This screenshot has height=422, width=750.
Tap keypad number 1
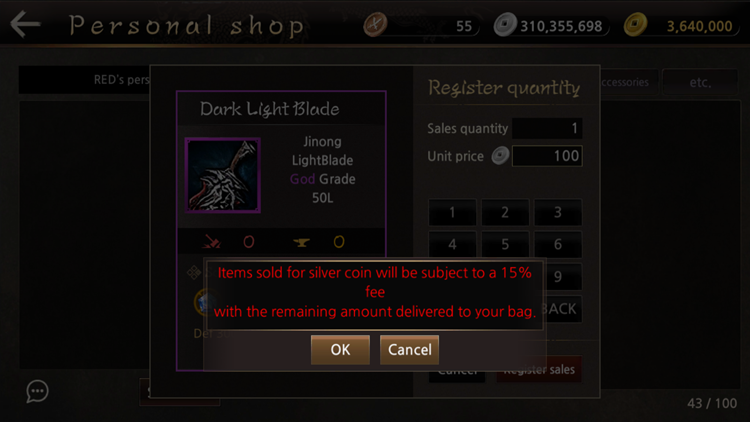point(452,212)
